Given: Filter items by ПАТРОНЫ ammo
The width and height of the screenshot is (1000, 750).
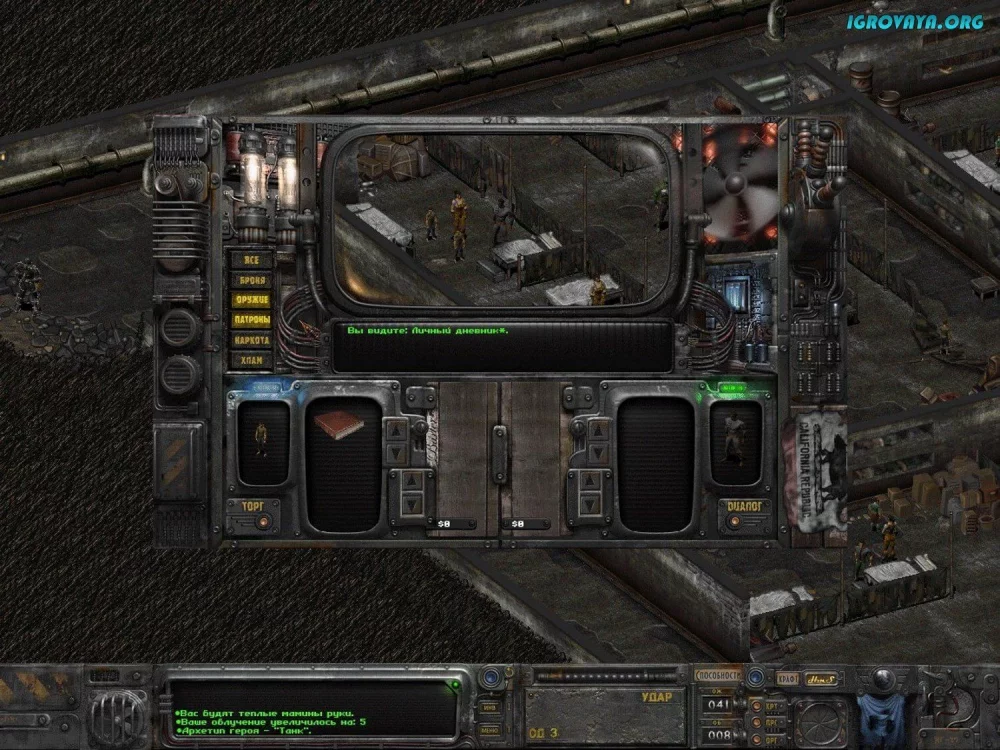Looking at the screenshot, I should (x=251, y=320).
